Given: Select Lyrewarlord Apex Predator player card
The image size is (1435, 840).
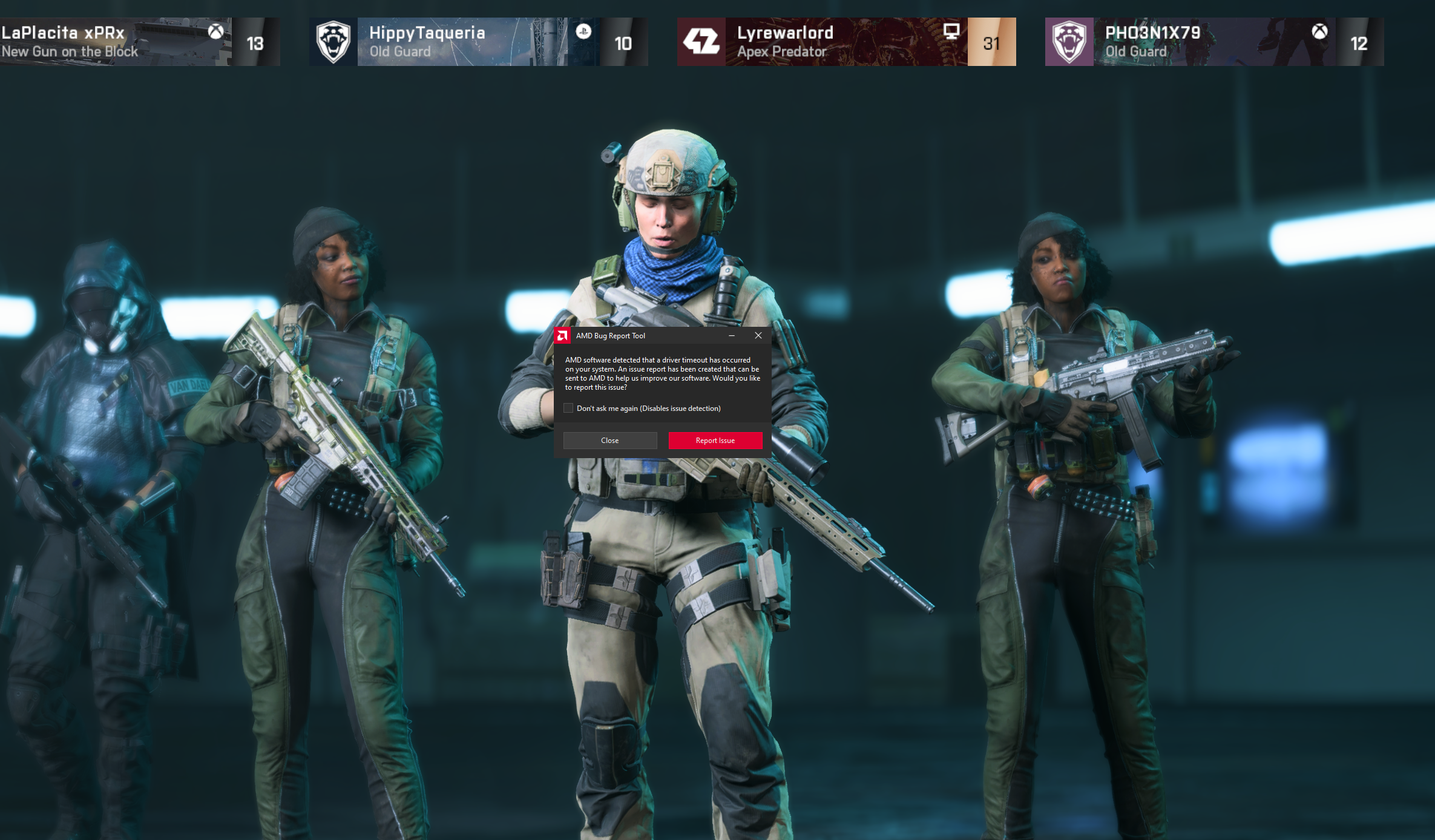Looking at the screenshot, I should pos(846,42).
